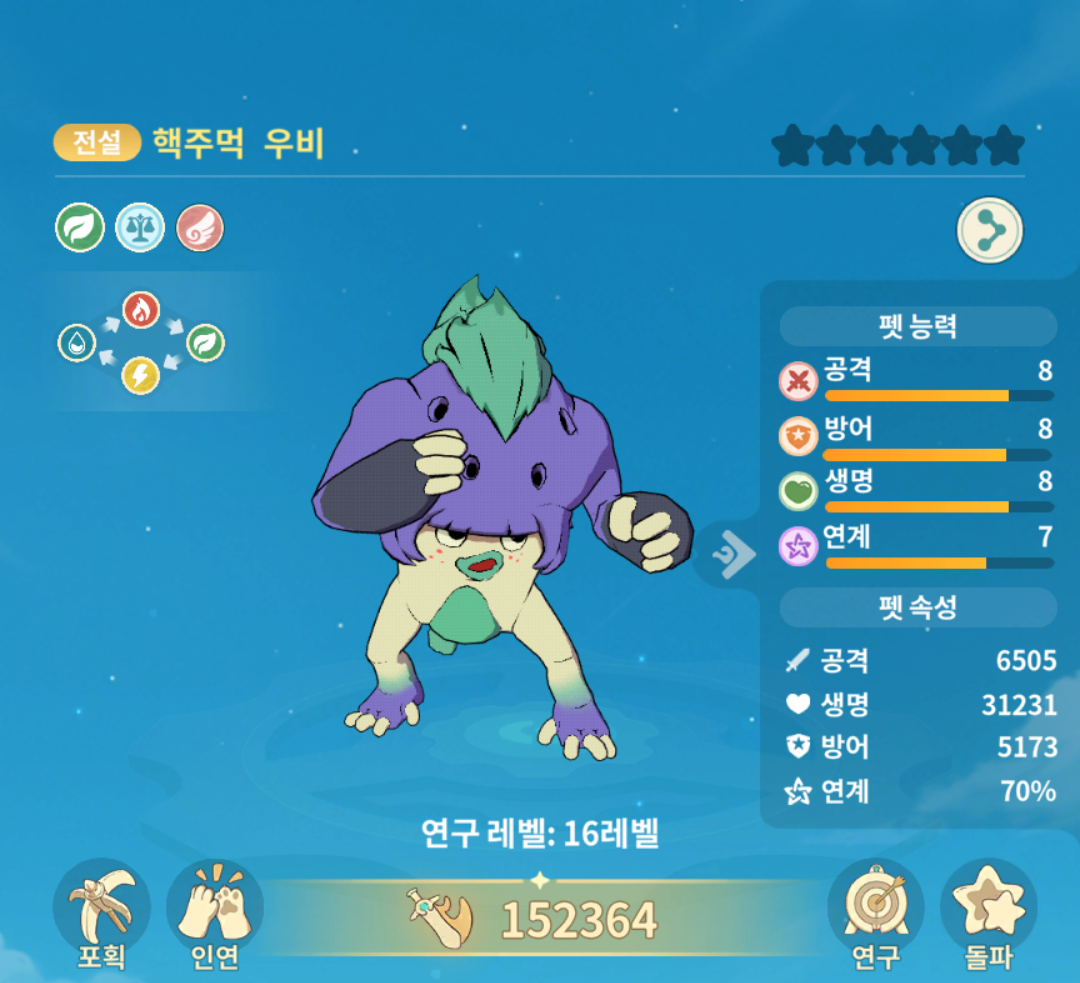Click the six-star rating row
Viewport: 1080px width, 983px height.
click(898, 146)
